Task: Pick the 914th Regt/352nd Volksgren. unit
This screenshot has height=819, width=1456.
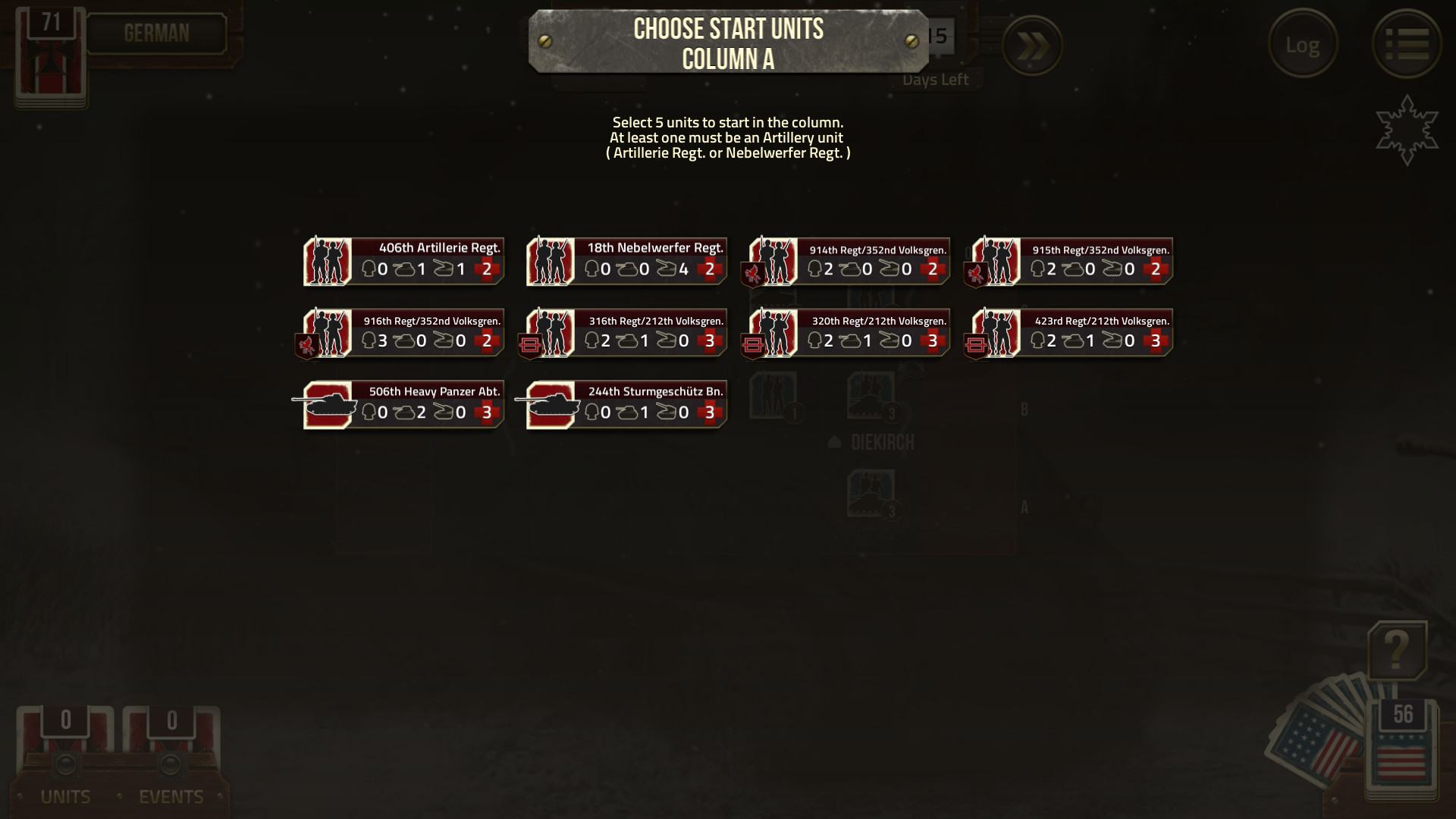Action: (849, 261)
